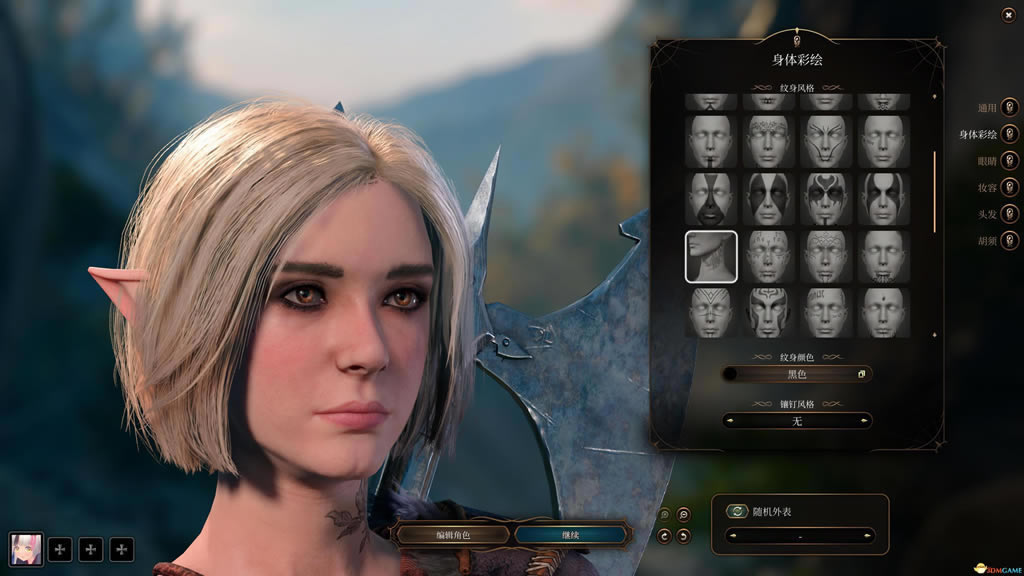Select the black hourglass face tattoo
The image size is (1024, 576).
711,198
